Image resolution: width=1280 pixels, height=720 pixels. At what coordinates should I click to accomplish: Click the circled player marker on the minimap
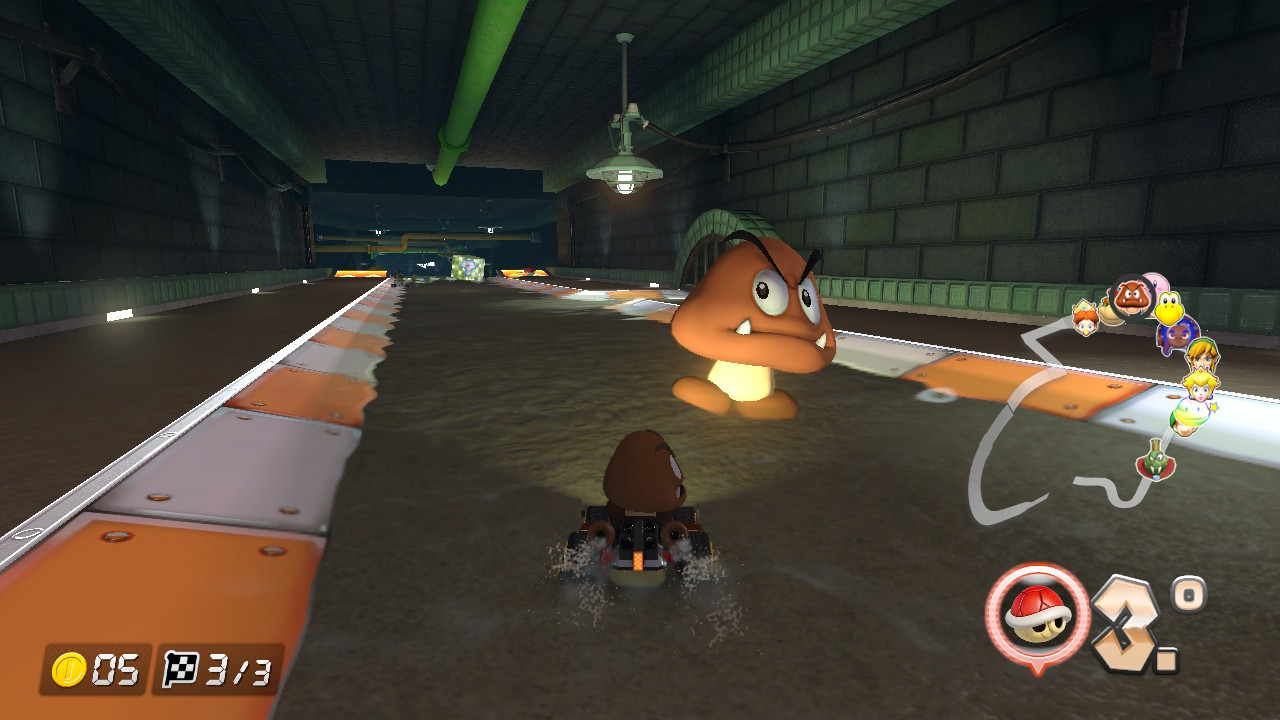[x=1131, y=301]
